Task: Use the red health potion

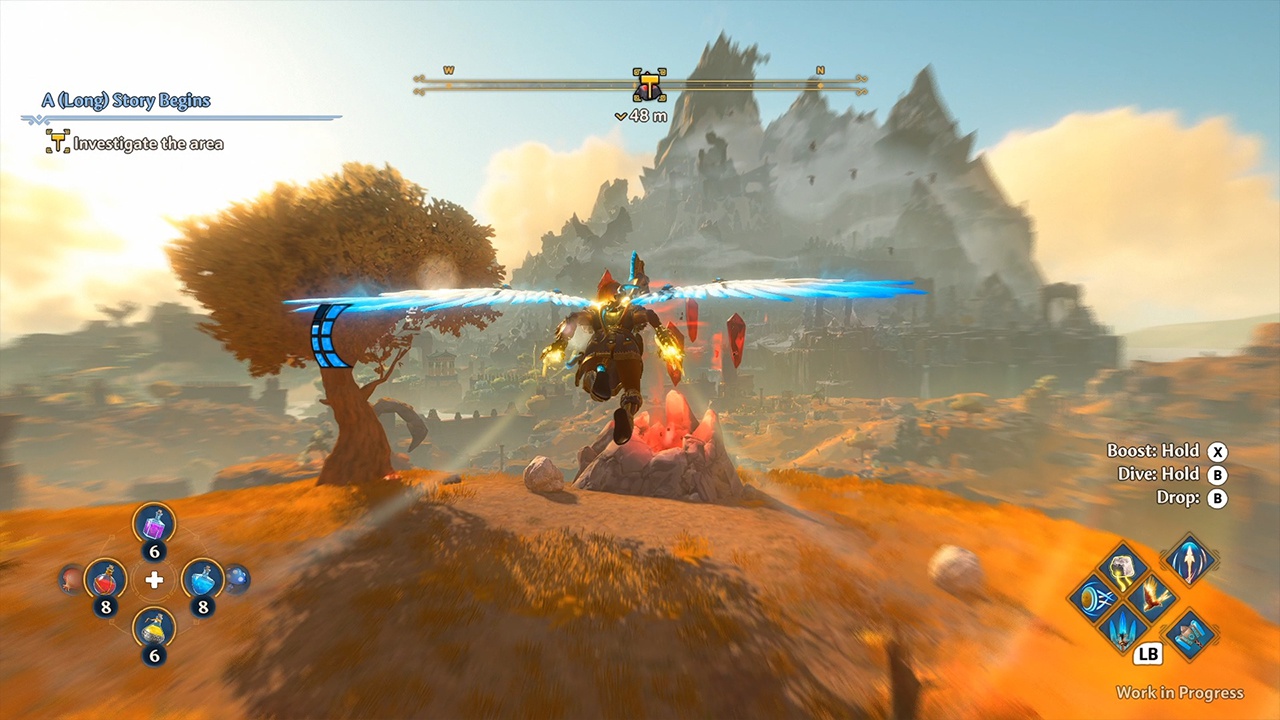Action: [x=105, y=578]
